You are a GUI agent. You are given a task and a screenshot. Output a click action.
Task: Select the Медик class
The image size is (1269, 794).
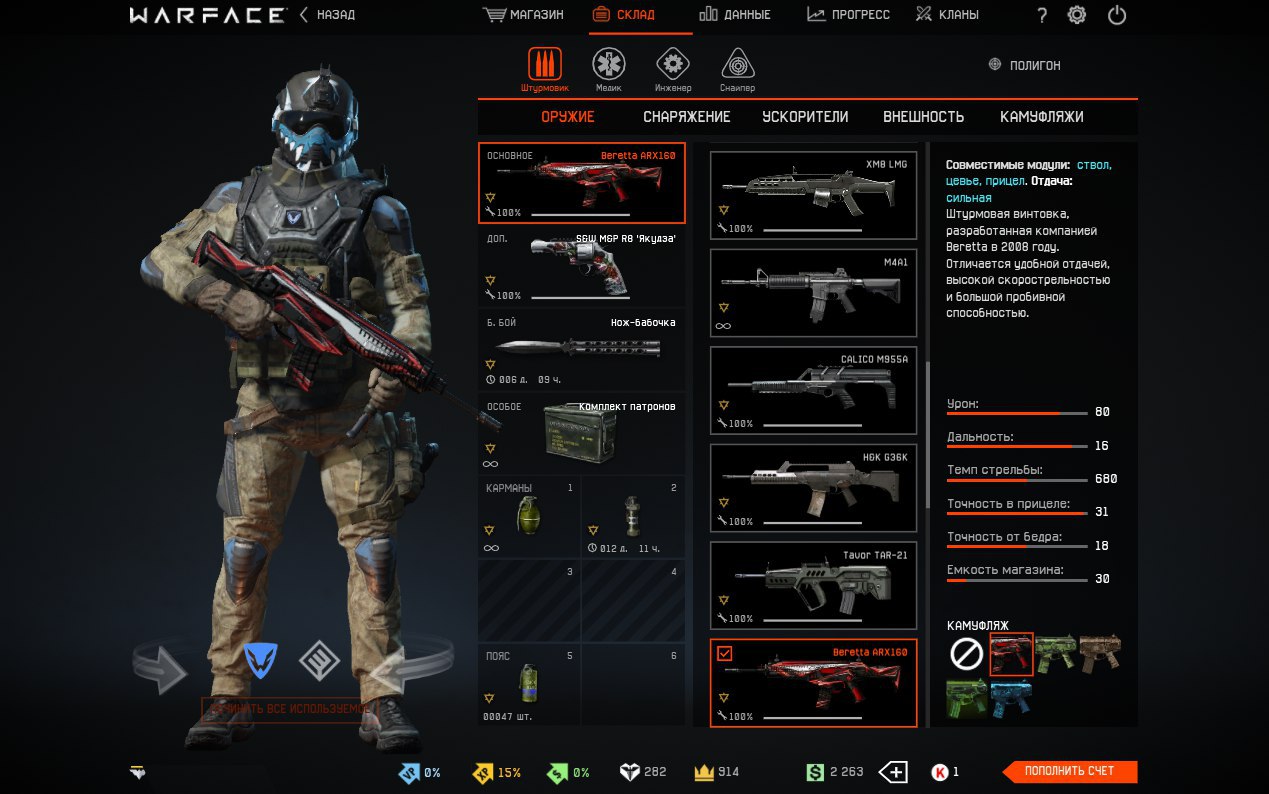tap(608, 69)
